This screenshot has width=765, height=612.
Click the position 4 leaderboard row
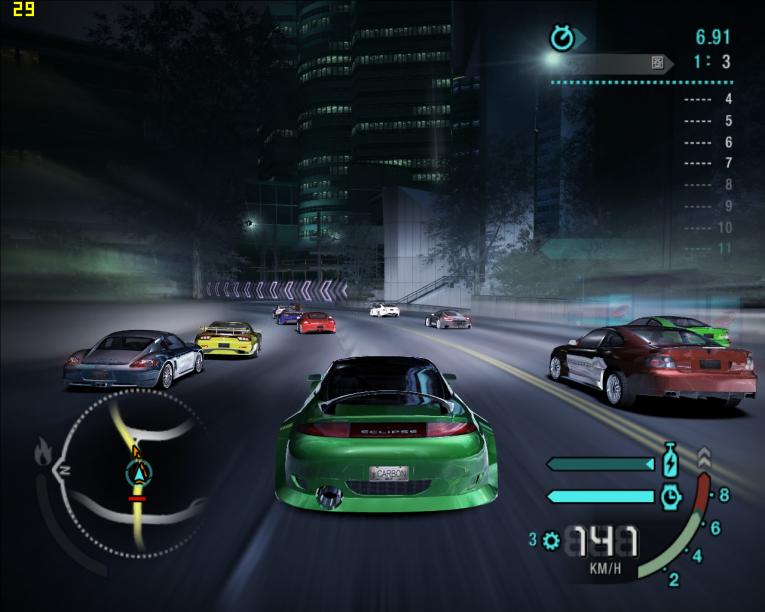pyautogui.click(x=708, y=99)
